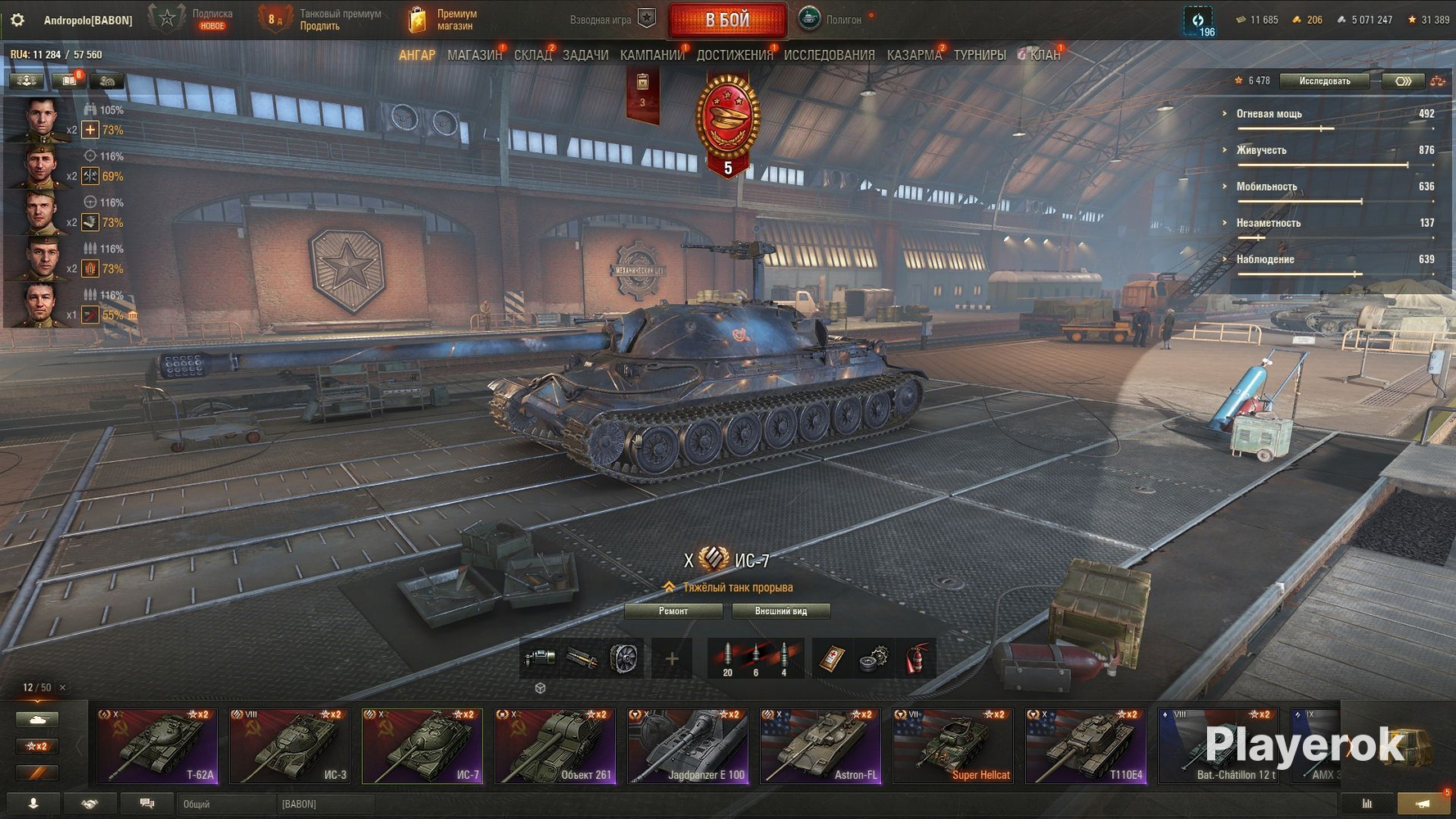
Task: Switch to the КАЗАРМА tab
Action: [914, 55]
